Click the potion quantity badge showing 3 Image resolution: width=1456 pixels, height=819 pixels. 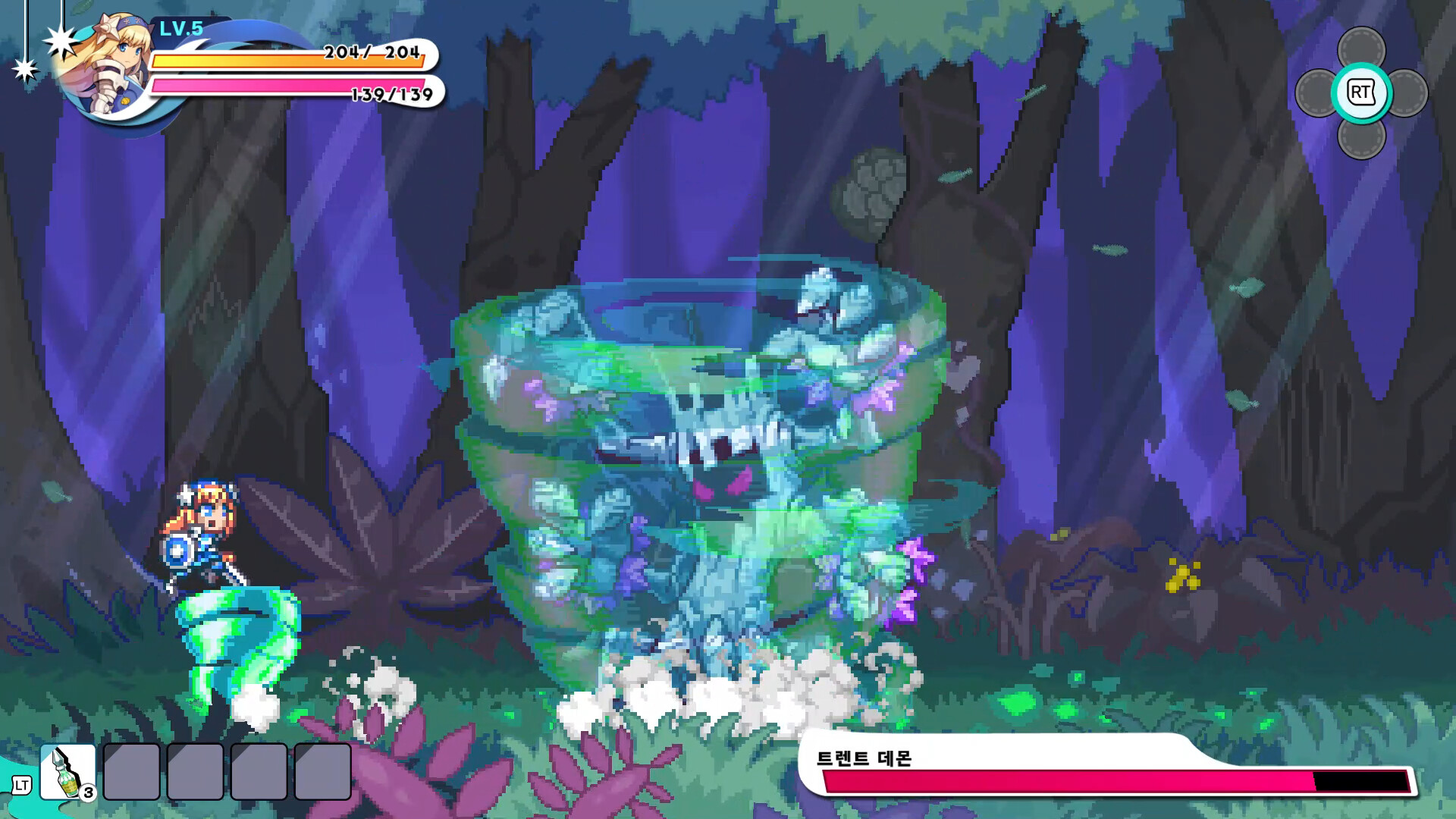coord(89,794)
